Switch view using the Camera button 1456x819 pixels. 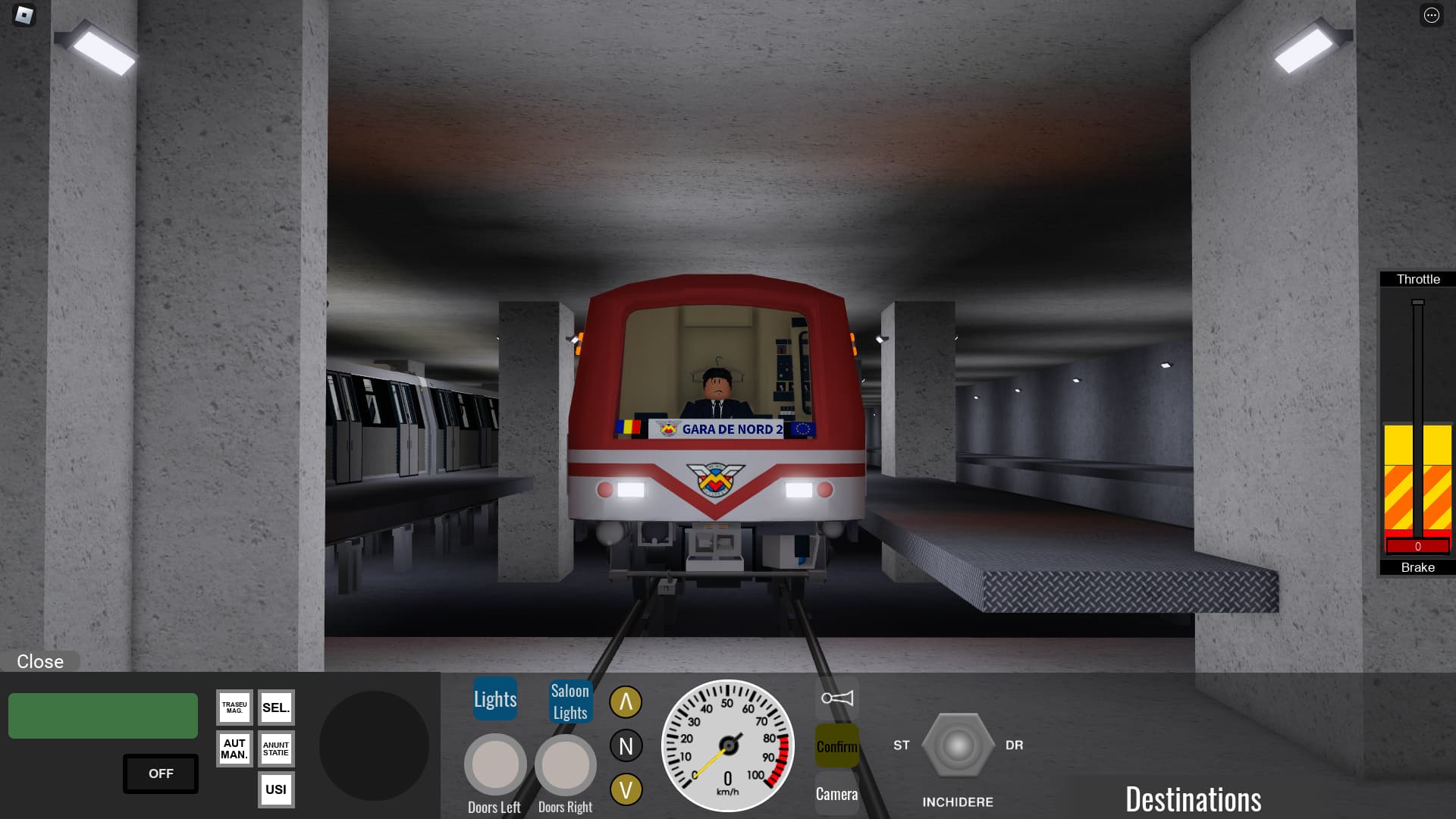(x=836, y=795)
